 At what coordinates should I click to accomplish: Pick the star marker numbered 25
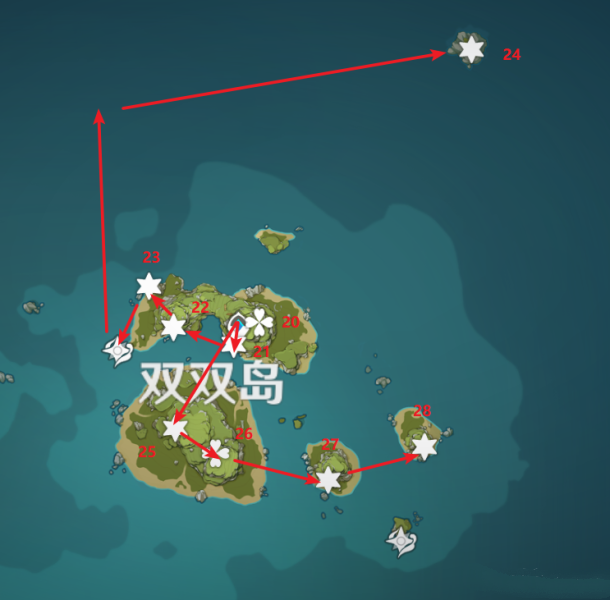[x=175, y=428]
